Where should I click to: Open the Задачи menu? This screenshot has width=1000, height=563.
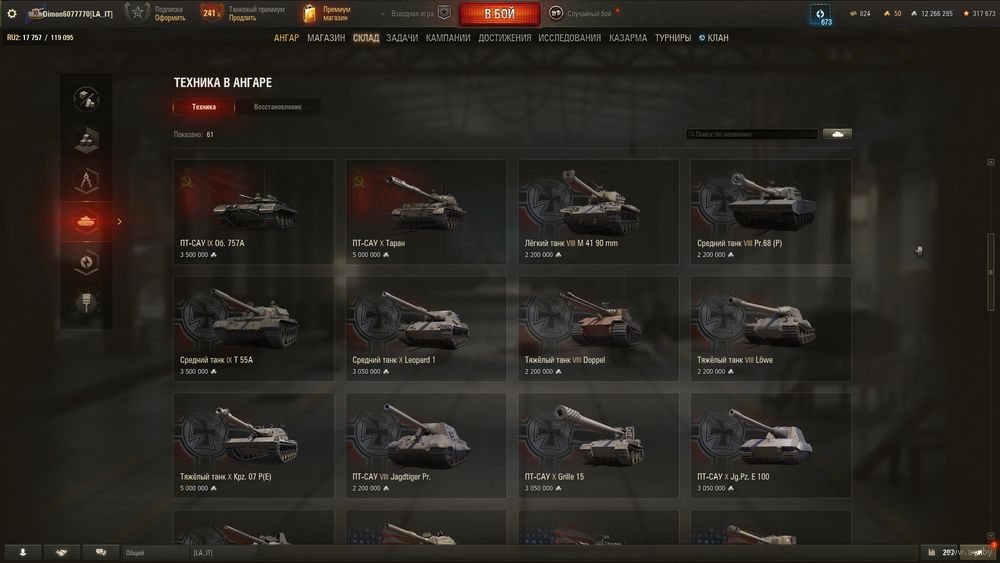click(x=402, y=38)
